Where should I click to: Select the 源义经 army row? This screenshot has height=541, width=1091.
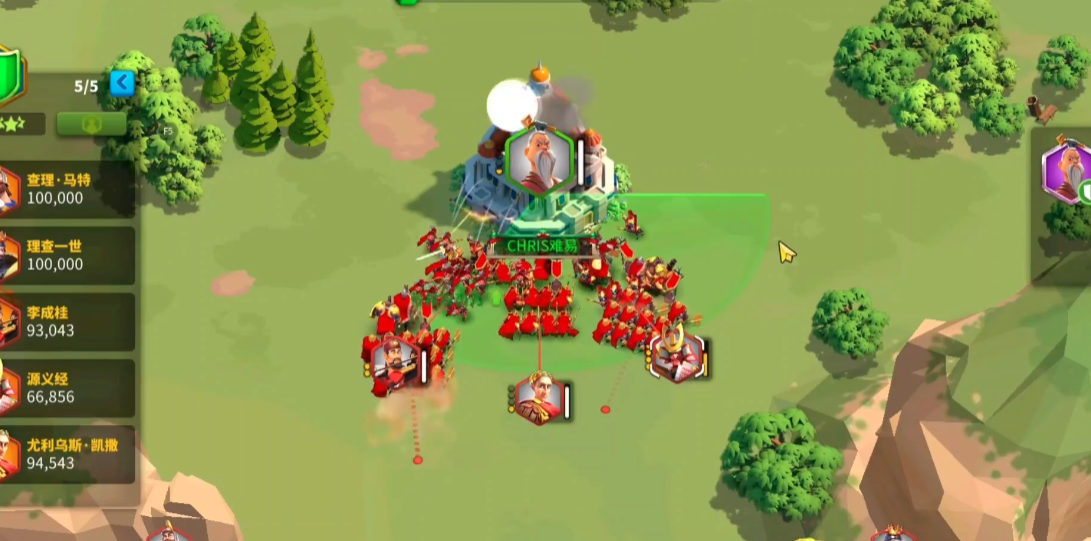(x=68, y=387)
